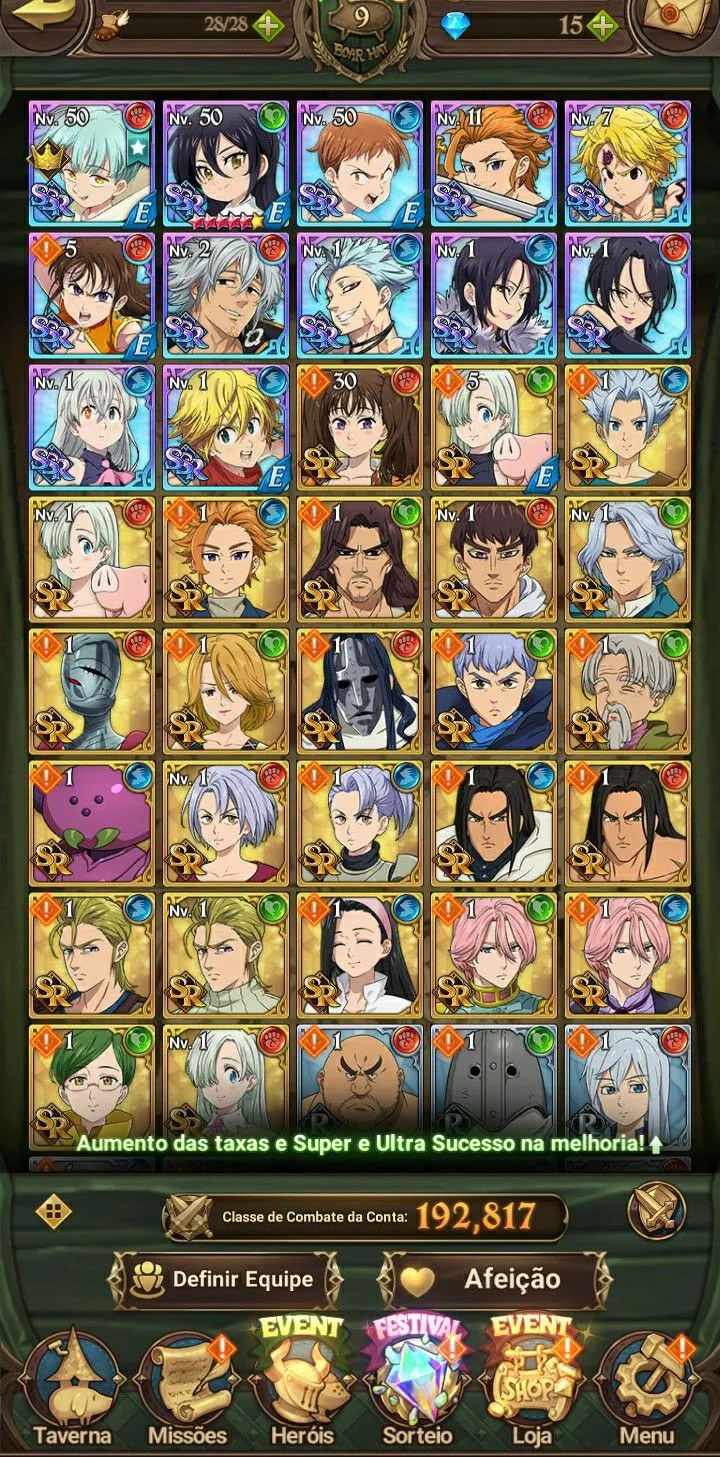Choose the purple blob creature hero card
This screenshot has width=720, height=1457.
click(91, 821)
